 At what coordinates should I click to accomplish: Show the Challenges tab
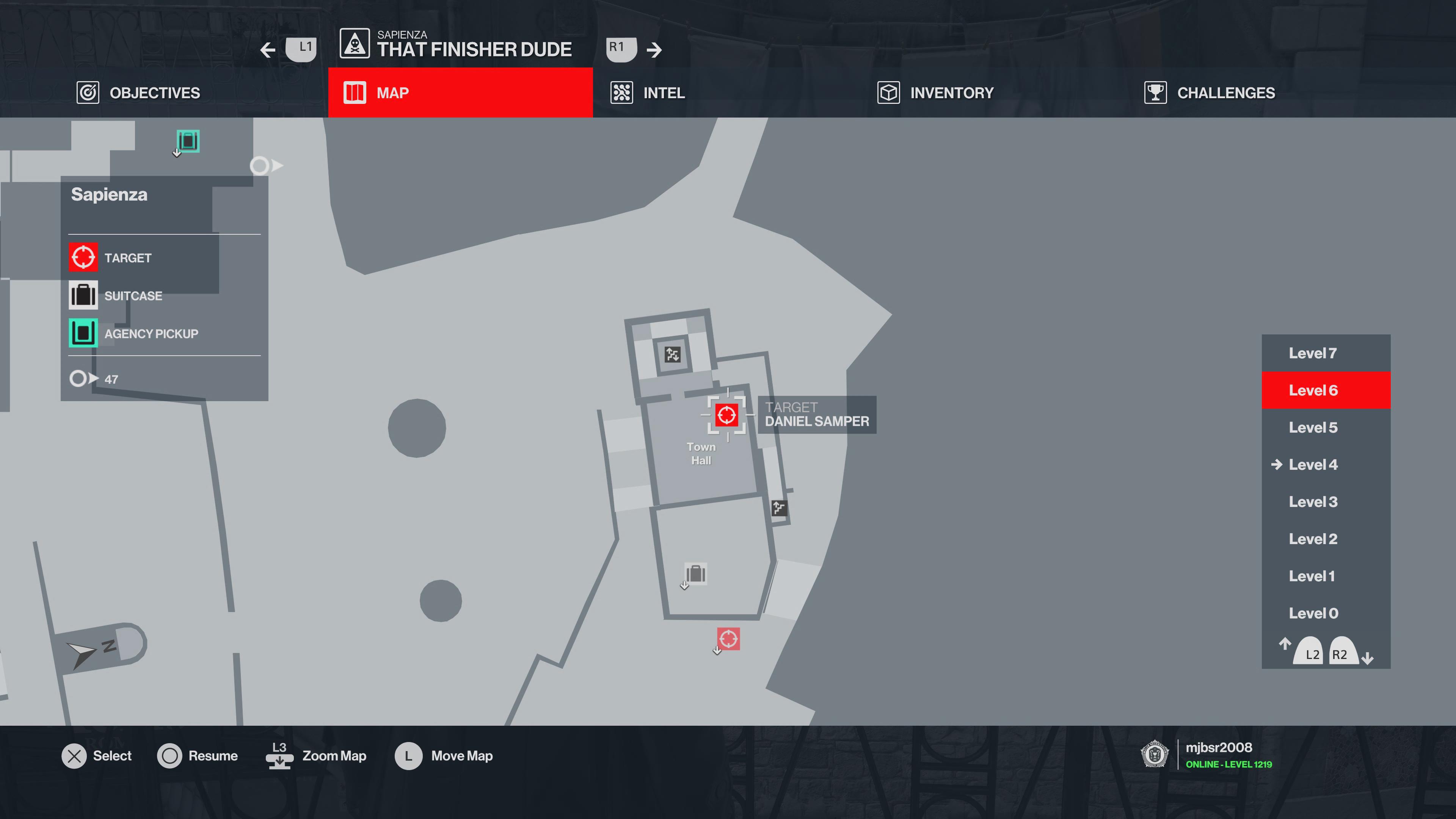tap(1210, 93)
